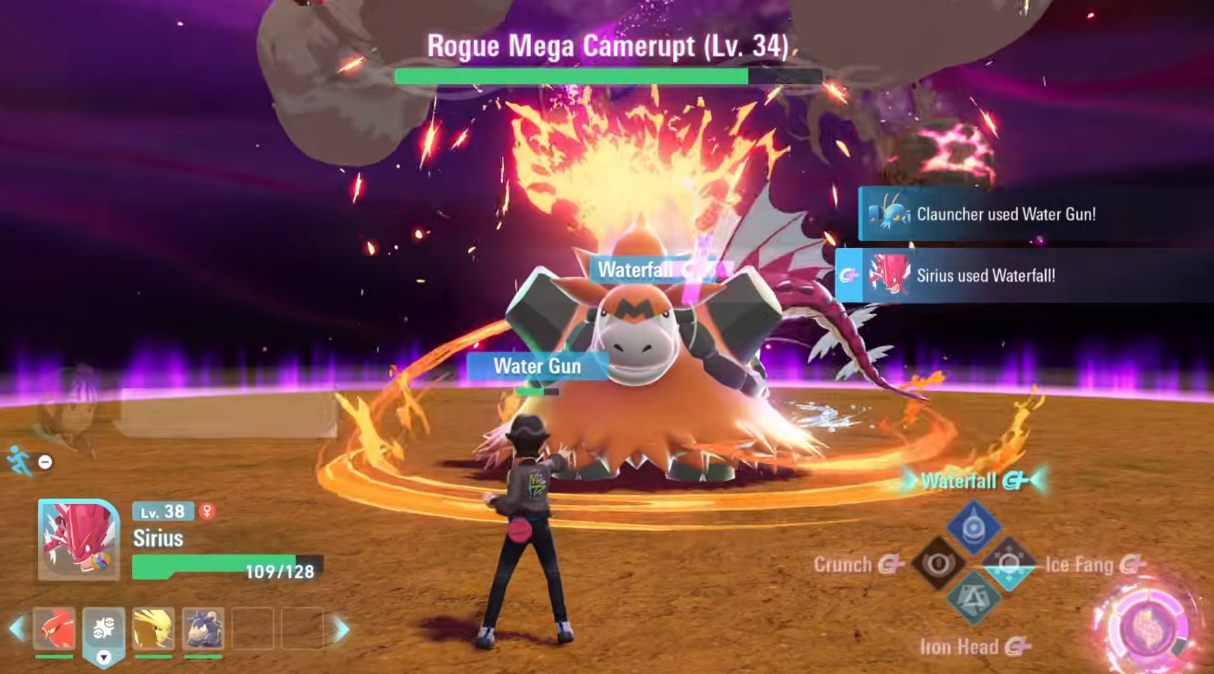Select the red Pokémon in the party bar
1214x674 pixels.
pyautogui.click(x=54, y=628)
